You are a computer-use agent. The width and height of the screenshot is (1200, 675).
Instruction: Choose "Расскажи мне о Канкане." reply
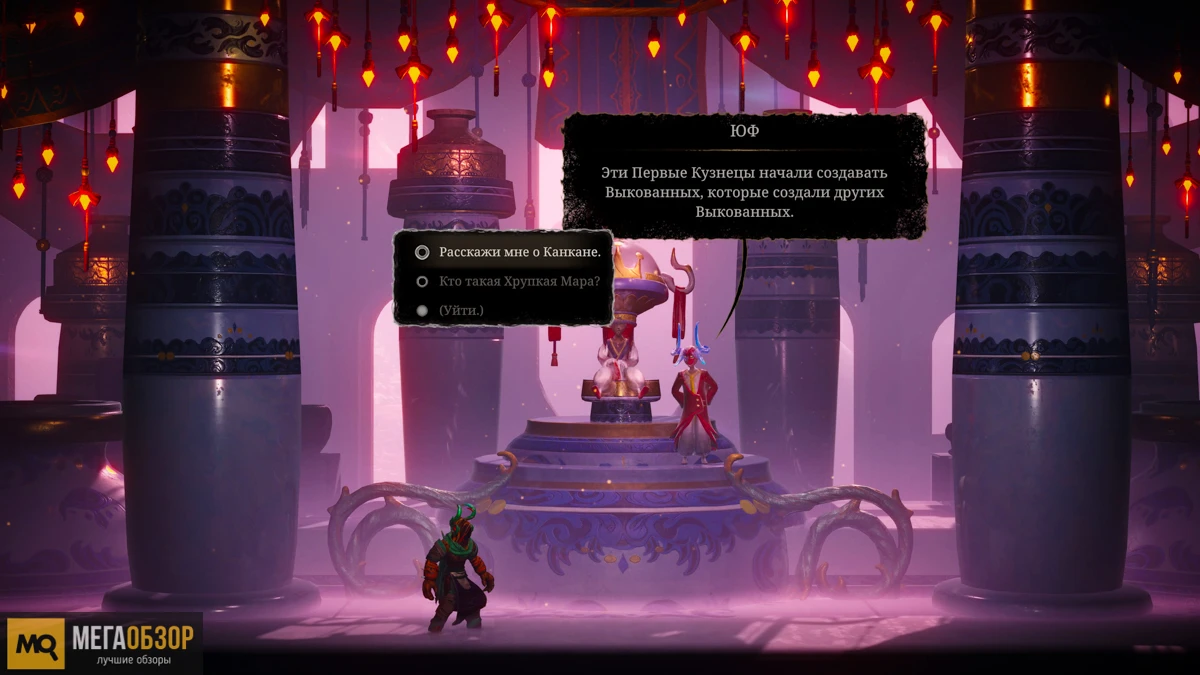[x=519, y=252]
